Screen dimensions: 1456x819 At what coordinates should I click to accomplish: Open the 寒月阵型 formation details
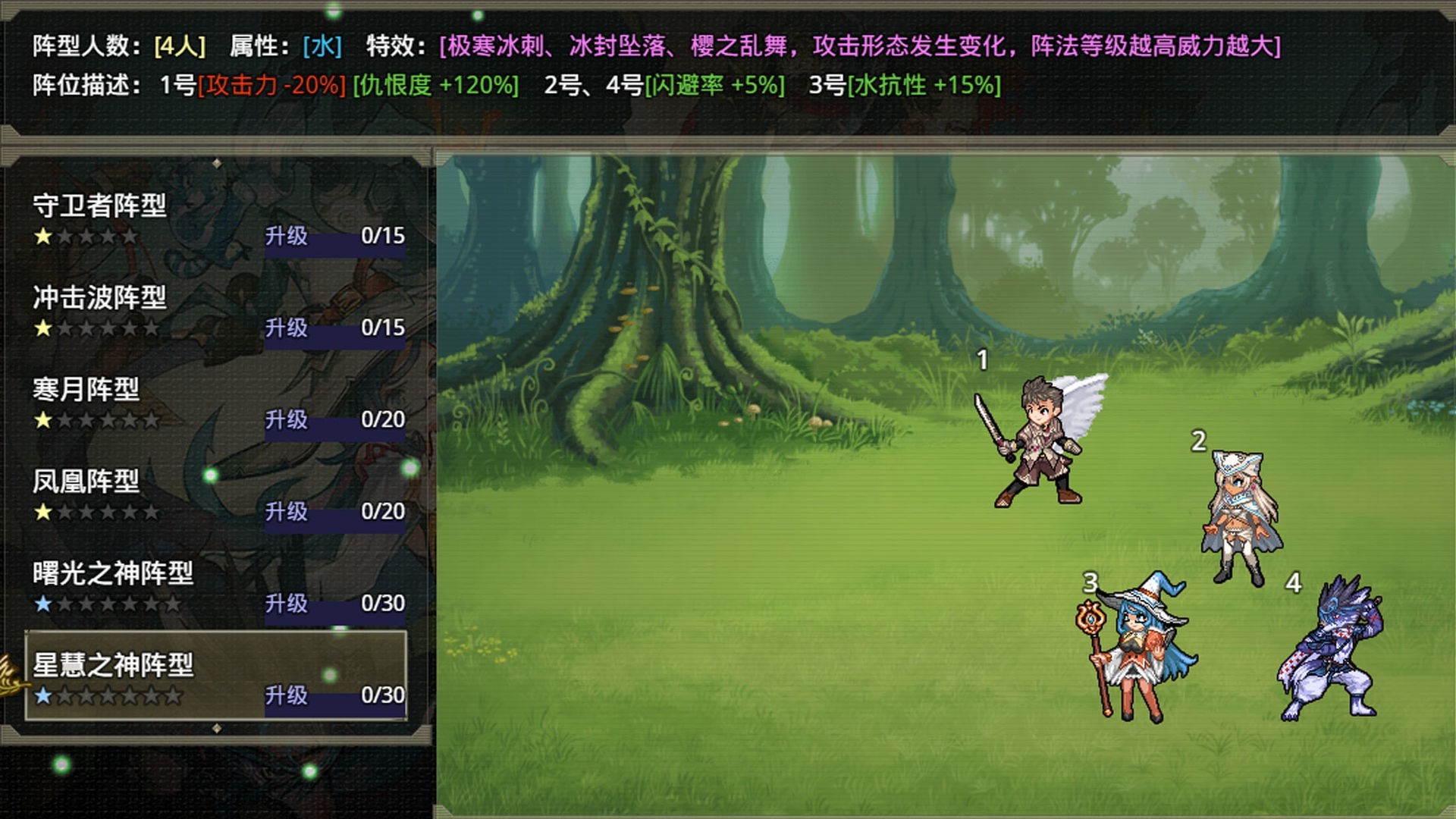[x=83, y=387]
